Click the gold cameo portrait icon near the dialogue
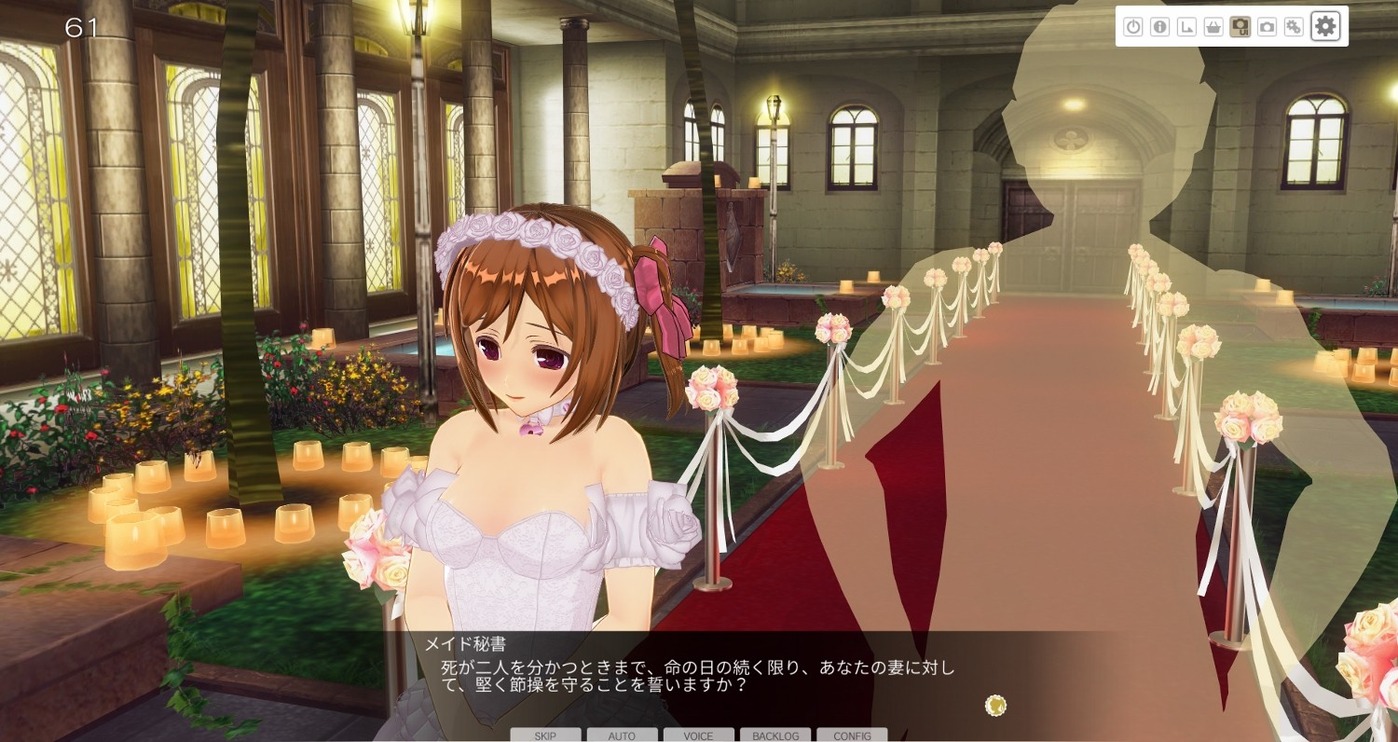 (996, 705)
